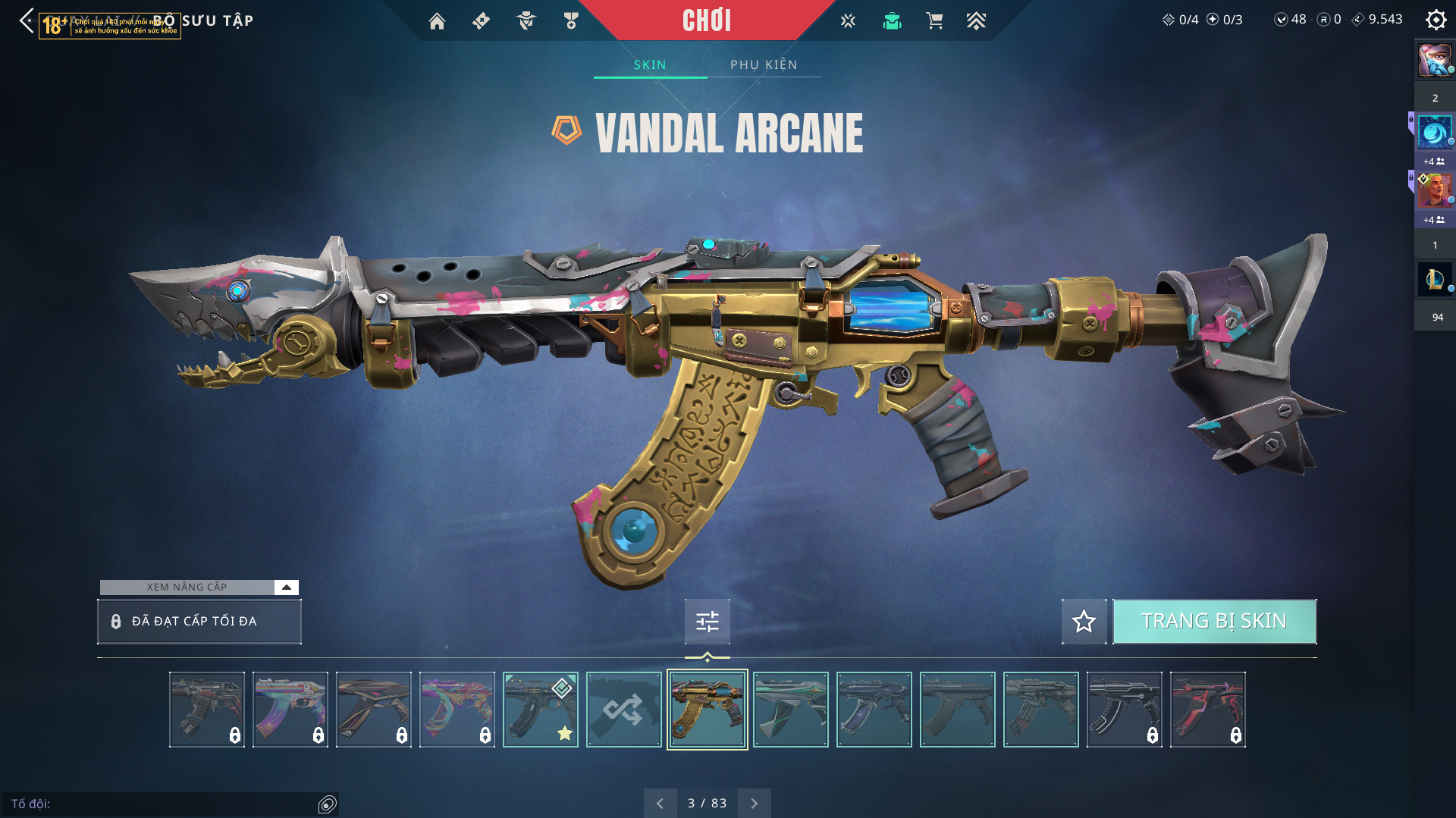Open the player avatar at top right

[x=1435, y=61]
